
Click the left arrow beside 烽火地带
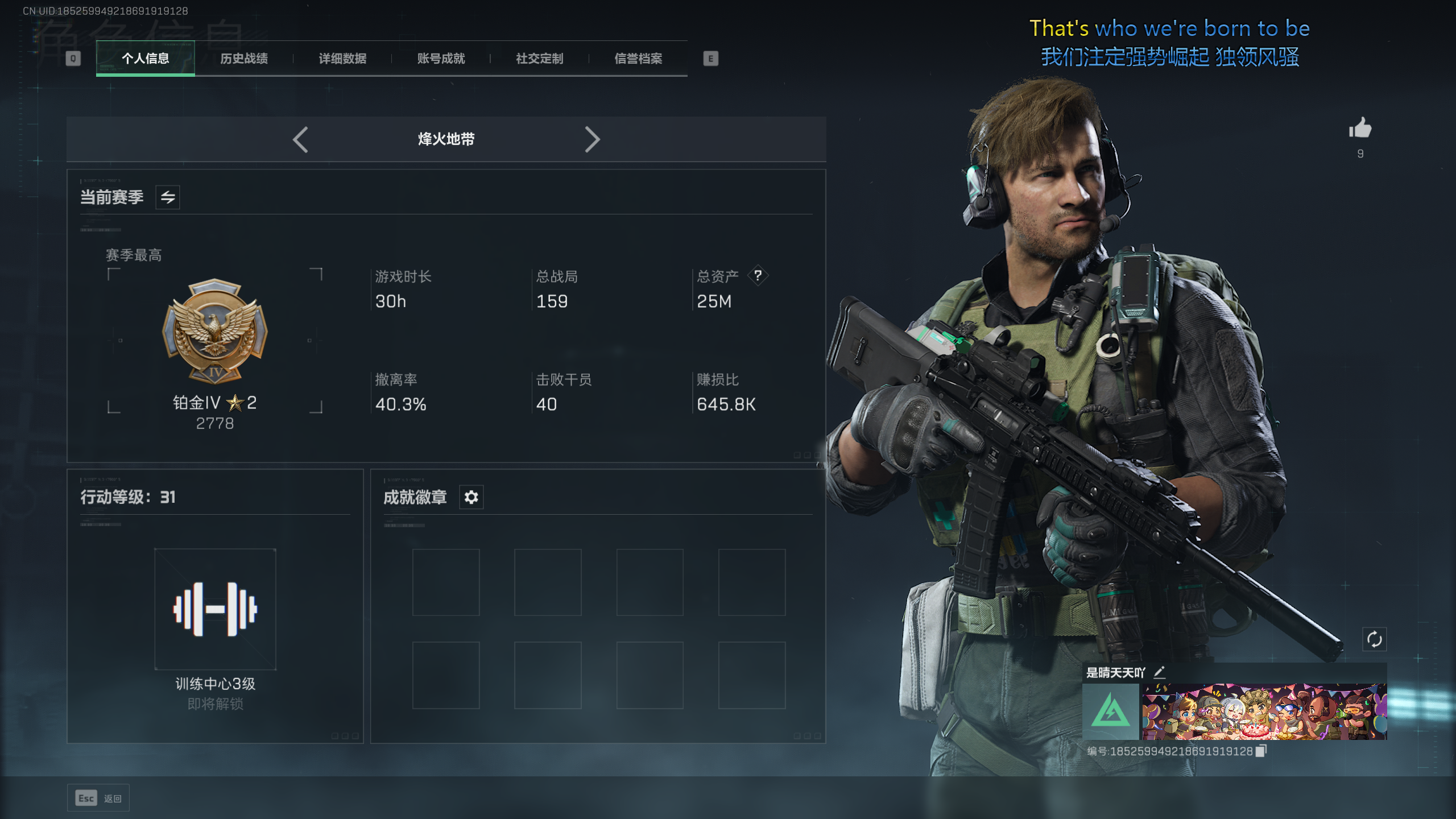coord(300,139)
